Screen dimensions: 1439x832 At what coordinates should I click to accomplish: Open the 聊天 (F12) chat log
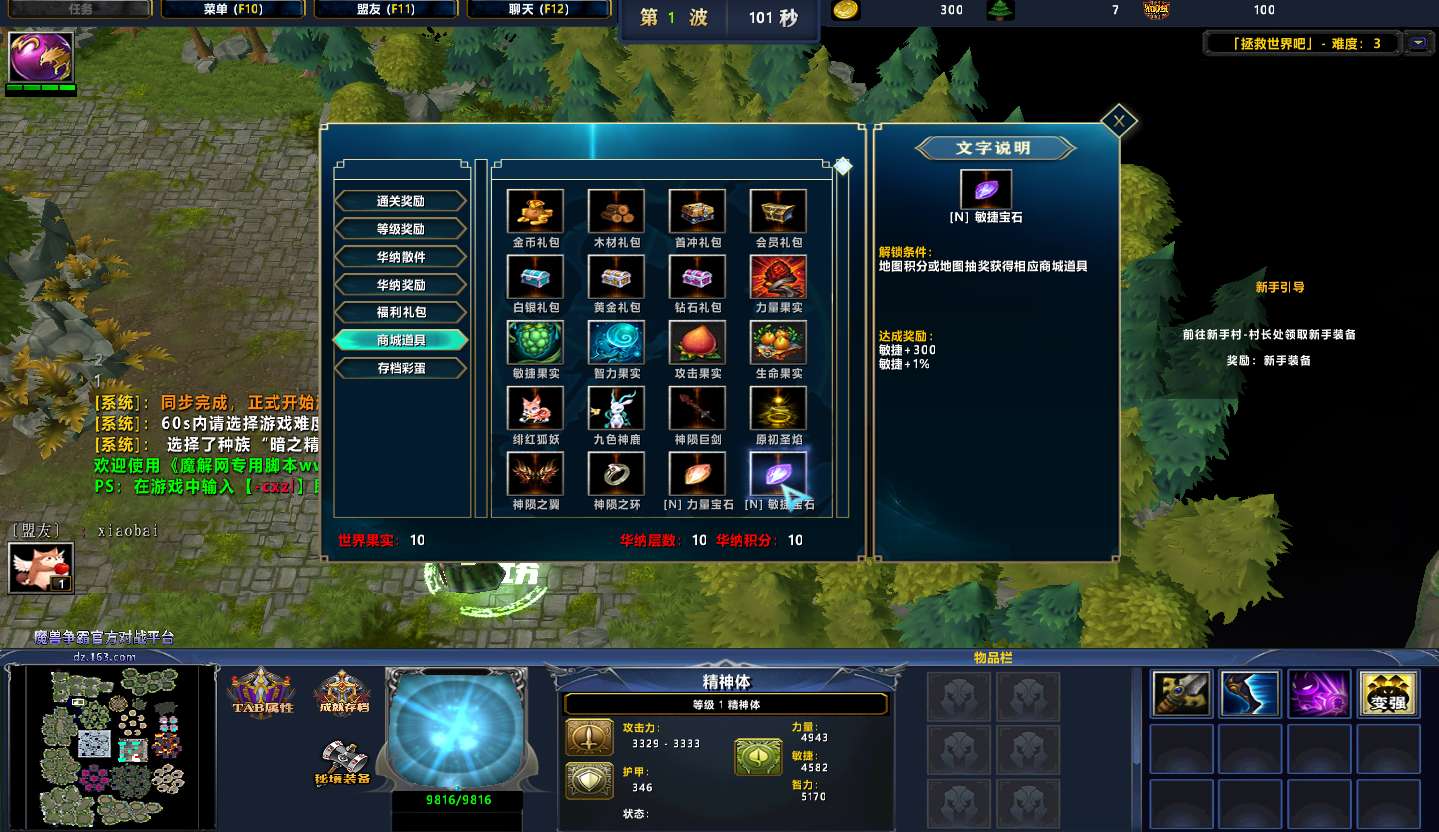tap(539, 10)
